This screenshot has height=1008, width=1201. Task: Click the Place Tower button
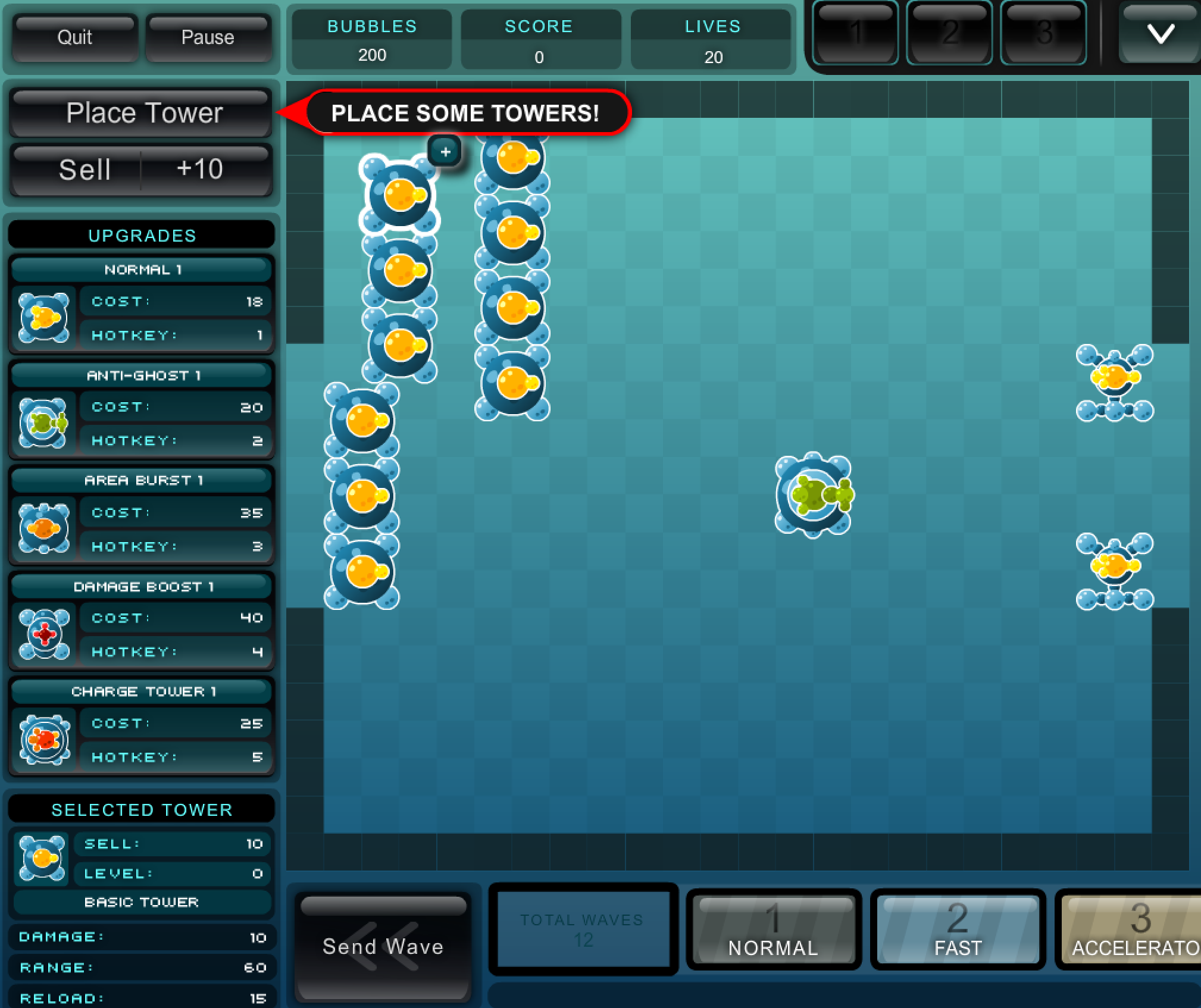[x=141, y=113]
